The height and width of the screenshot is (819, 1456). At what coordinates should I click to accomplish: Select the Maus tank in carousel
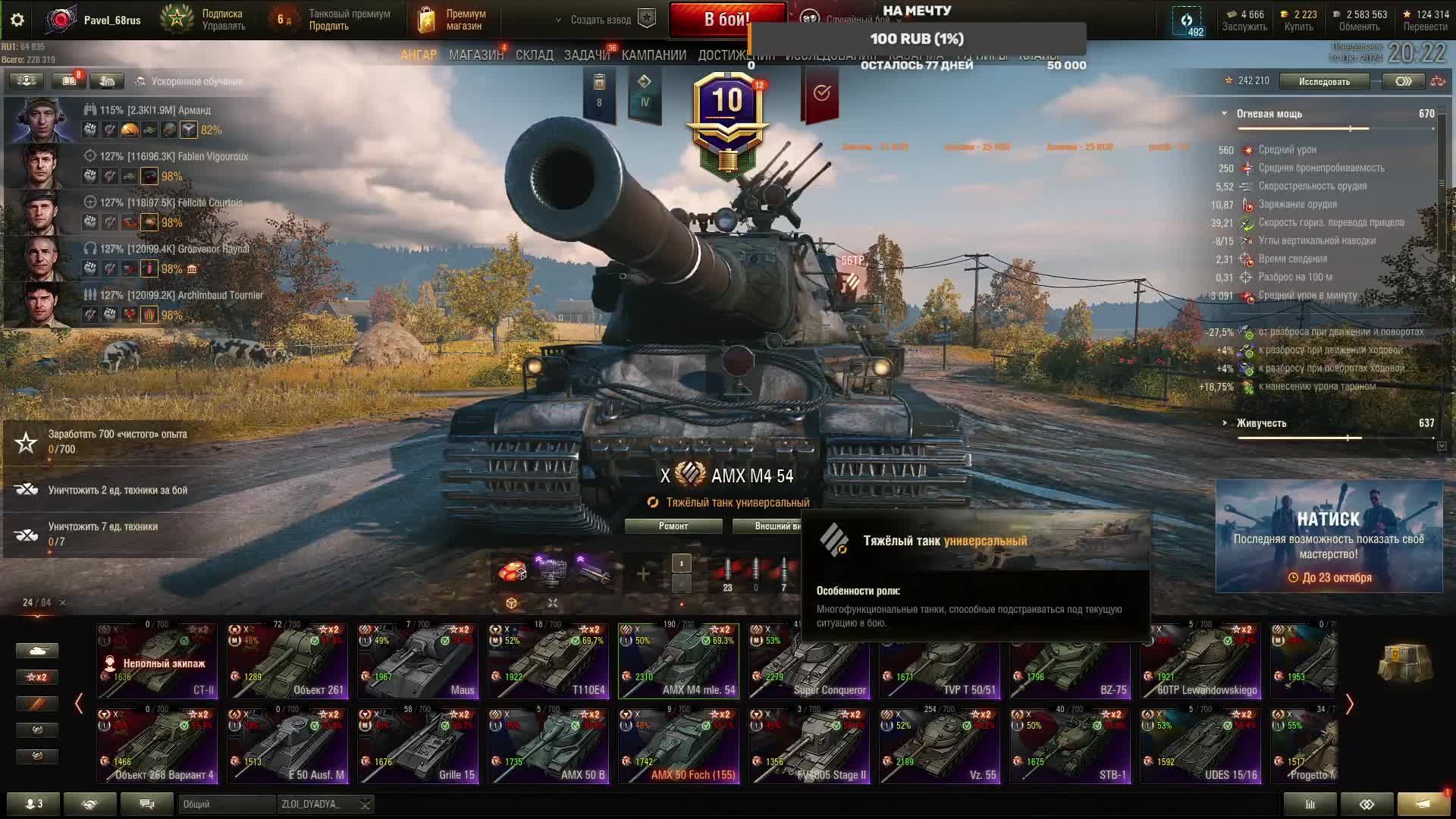[x=418, y=661]
